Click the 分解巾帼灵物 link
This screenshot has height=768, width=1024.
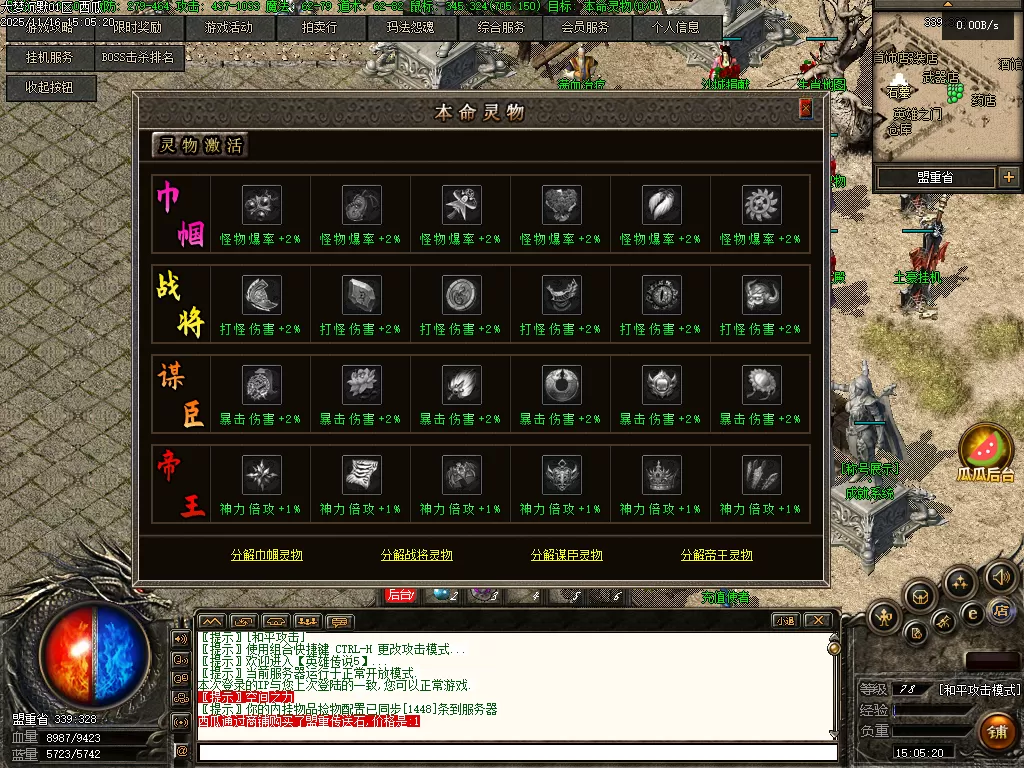266,555
